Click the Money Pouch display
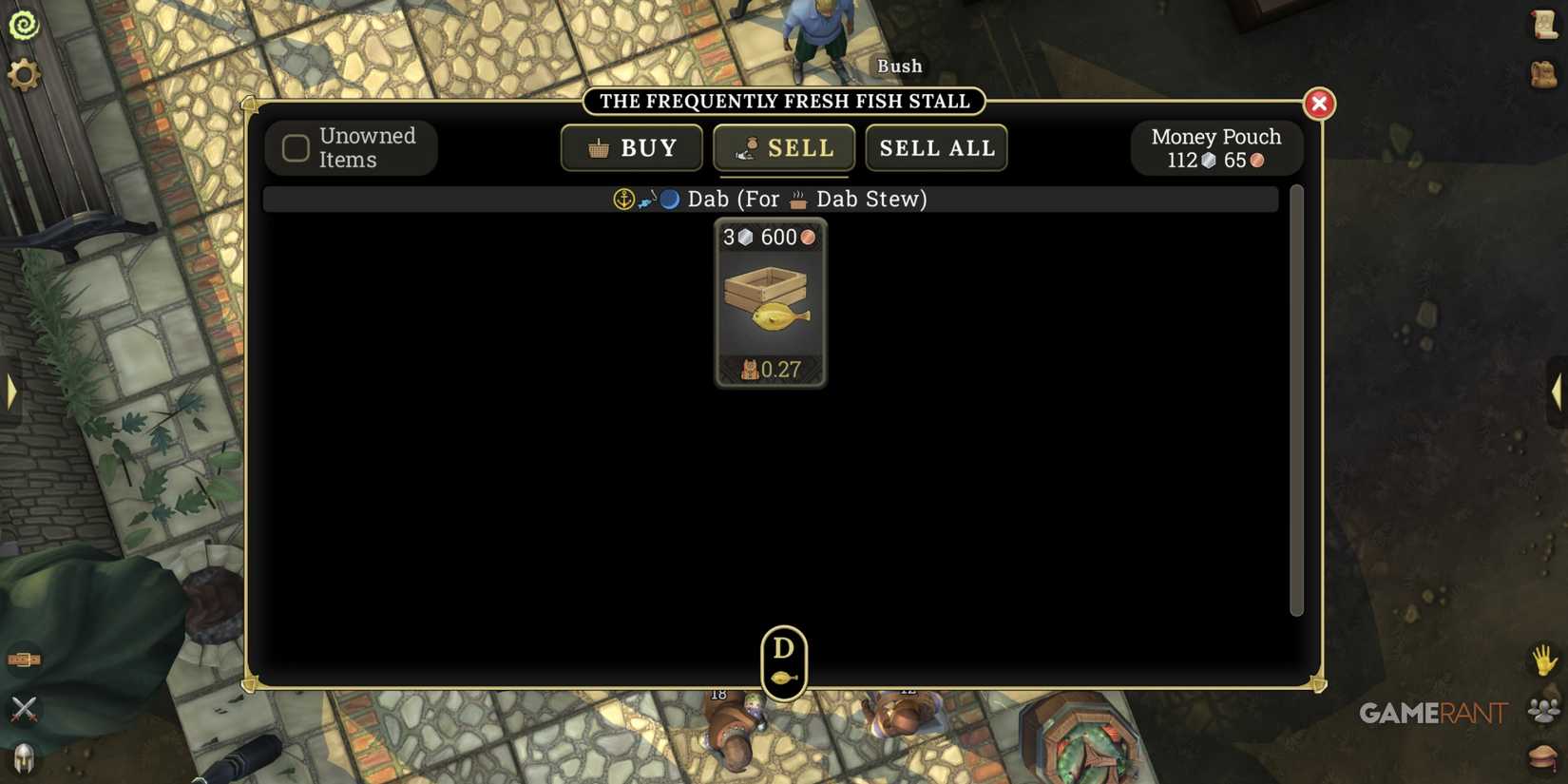This screenshot has width=1568, height=784. [x=1216, y=147]
